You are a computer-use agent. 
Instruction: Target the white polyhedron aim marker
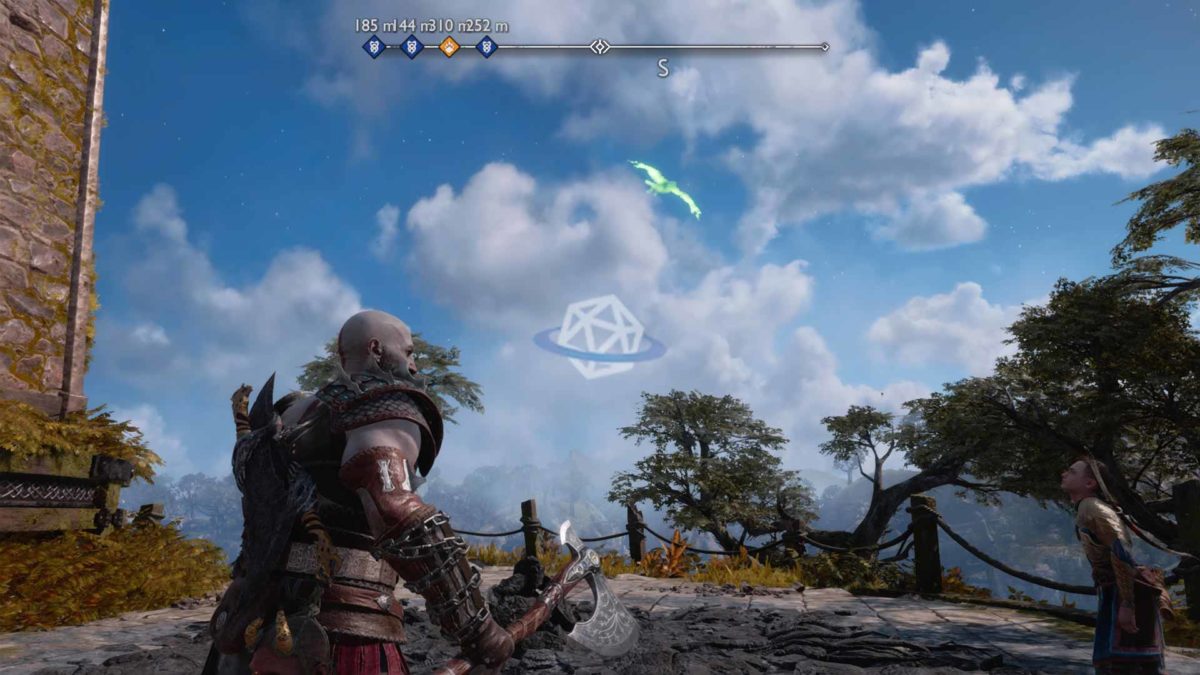[599, 337]
